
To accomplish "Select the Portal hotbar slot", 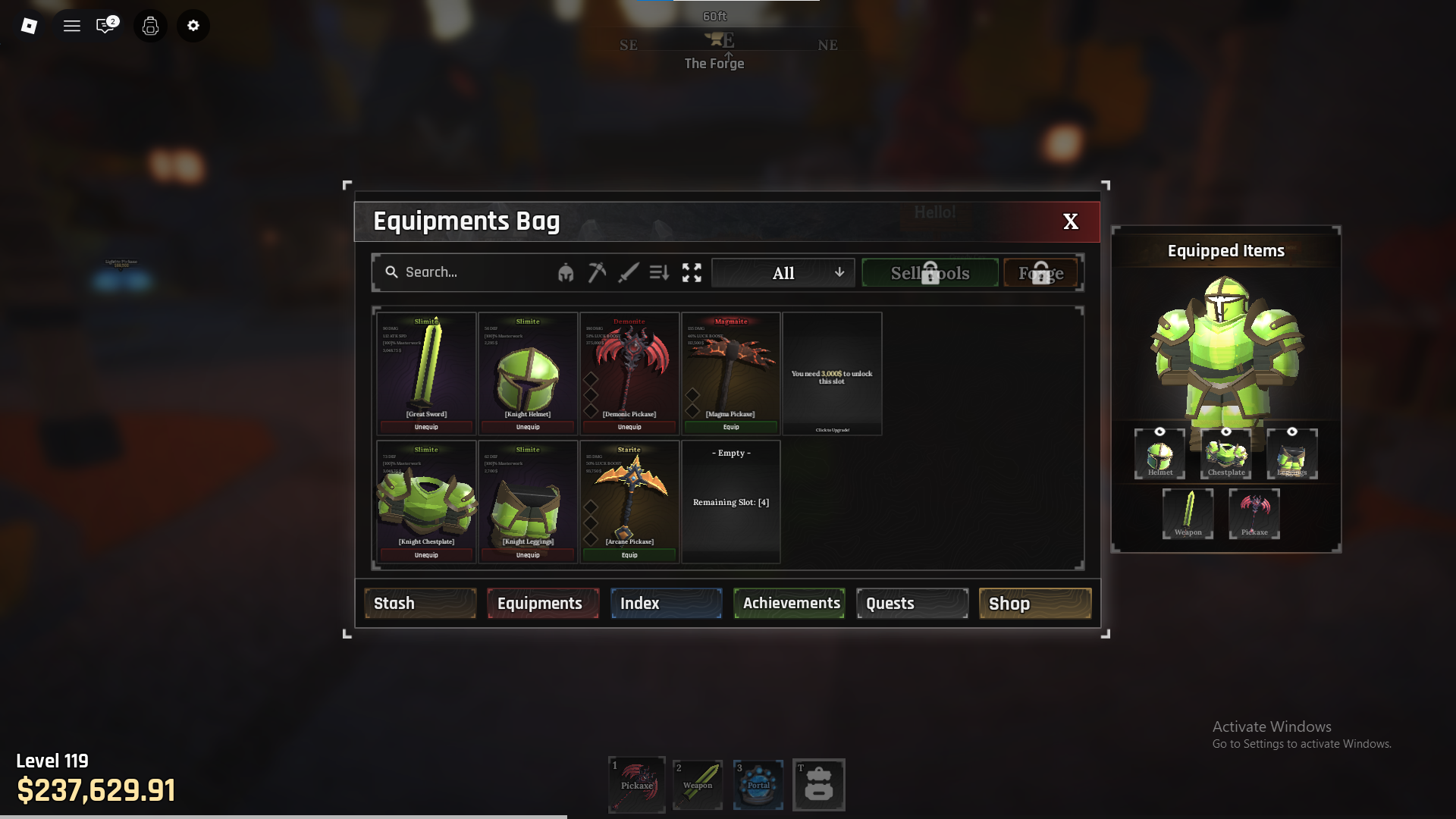I will tap(758, 785).
